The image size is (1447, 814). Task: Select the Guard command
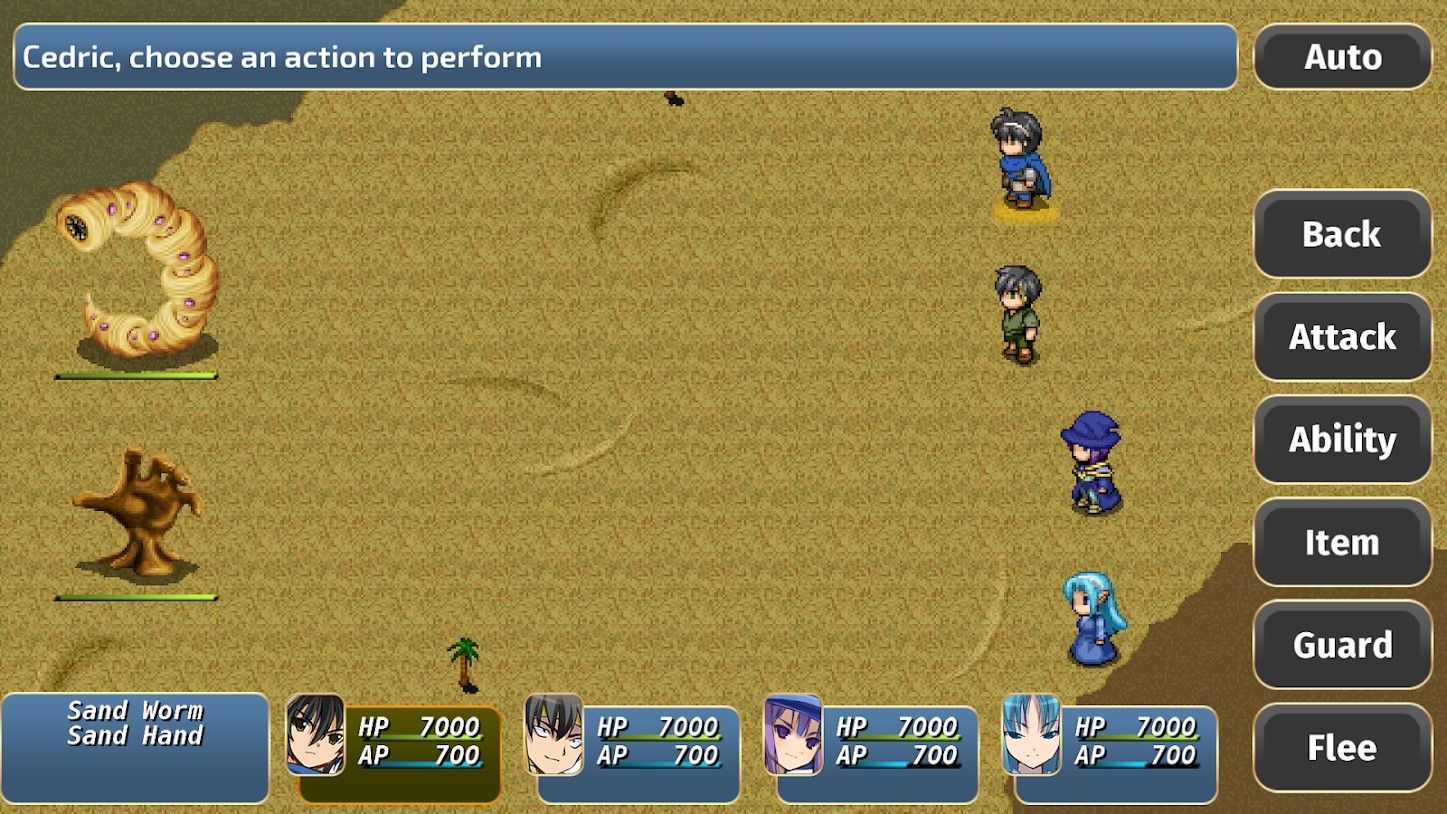1342,645
